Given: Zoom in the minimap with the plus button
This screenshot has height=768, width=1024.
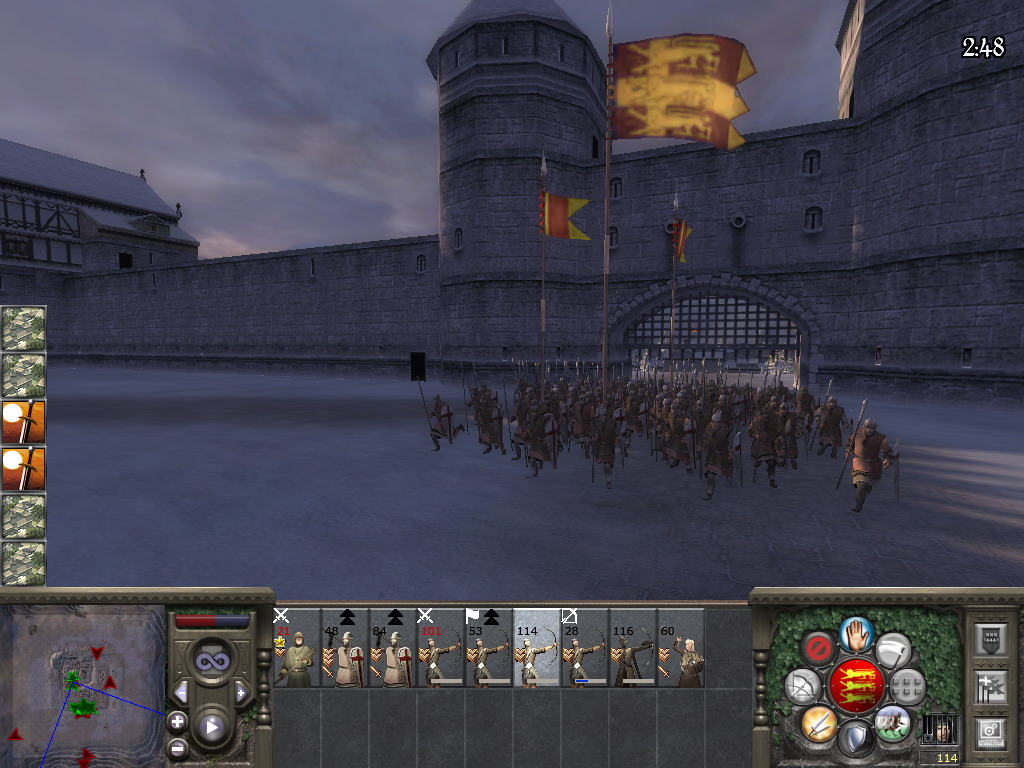Looking at the screenshot, I should (x=177, y=721).
